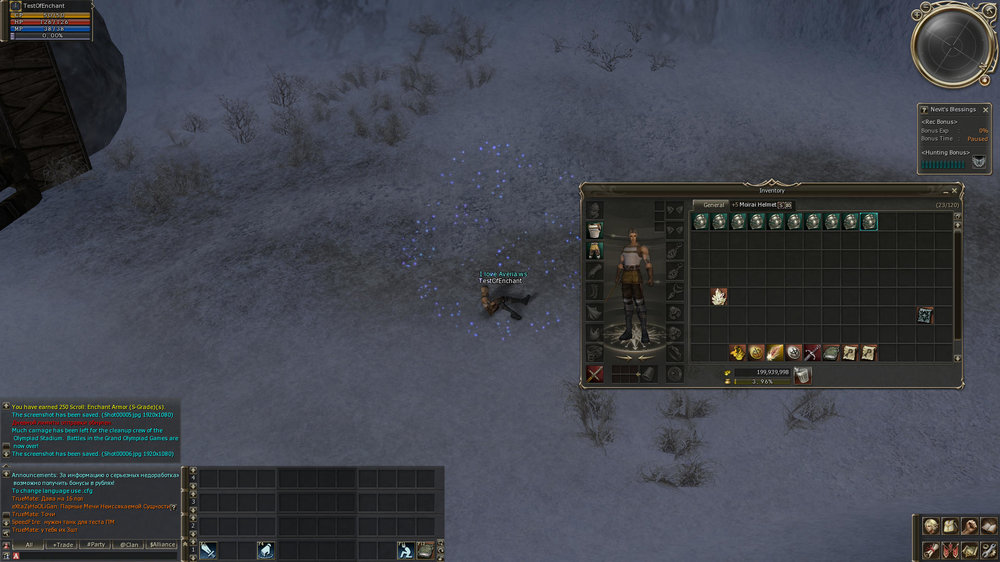This screenshot has height=562, width=1000.
Task: Select the equipped yellow pants slot
Action: [595, 249]
